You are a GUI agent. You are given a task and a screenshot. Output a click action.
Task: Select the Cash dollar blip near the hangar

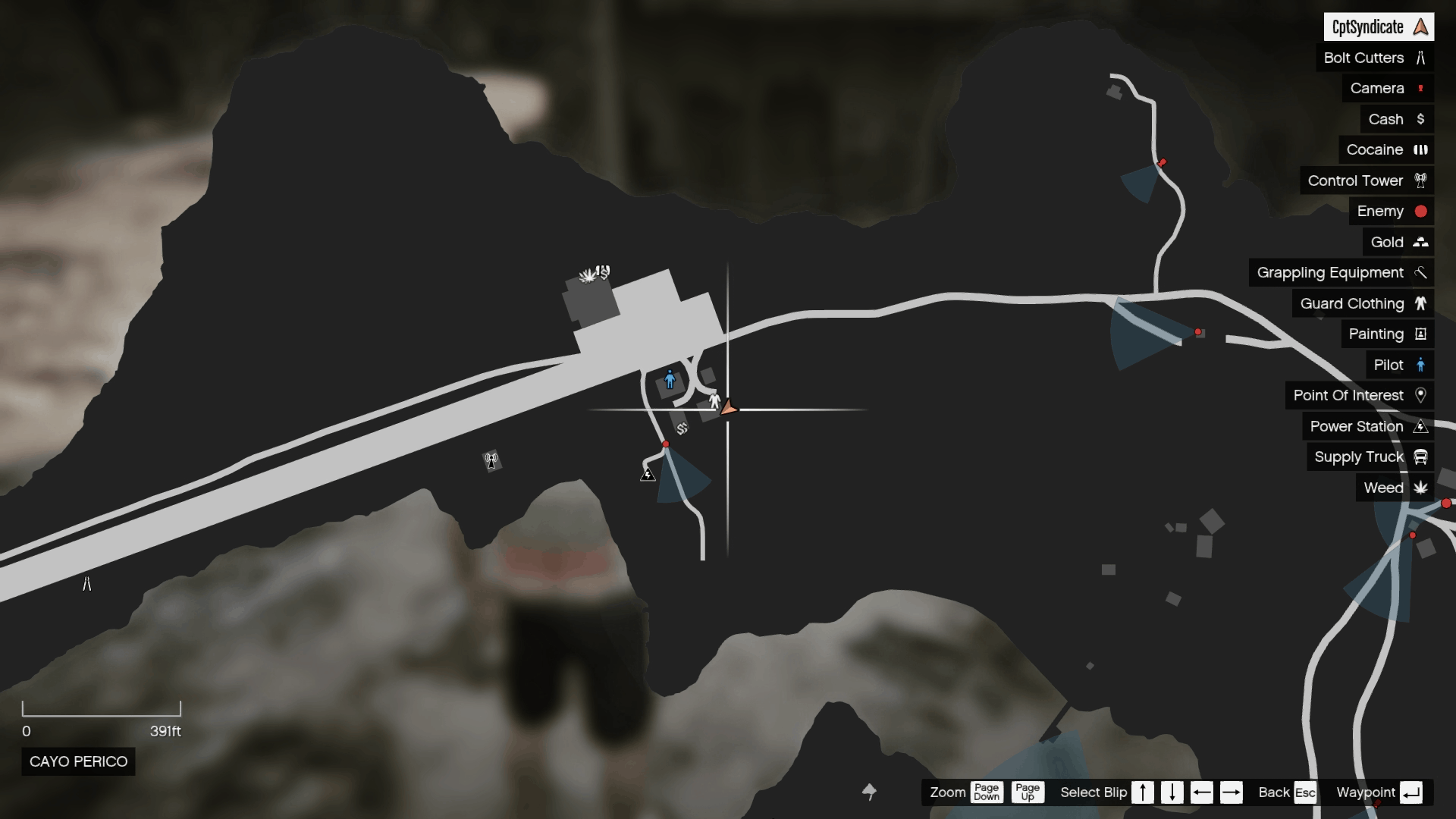point(682,428)
